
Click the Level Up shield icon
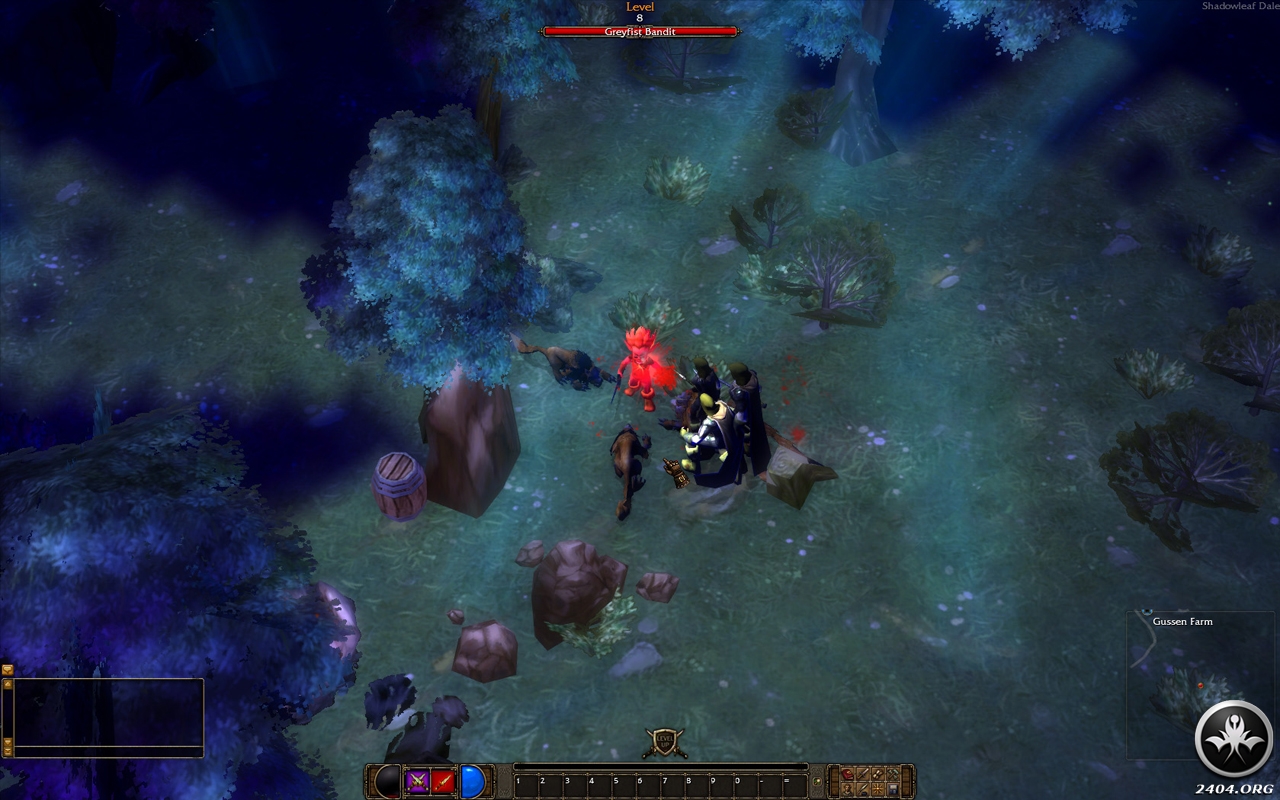click(x=664, y=742)
